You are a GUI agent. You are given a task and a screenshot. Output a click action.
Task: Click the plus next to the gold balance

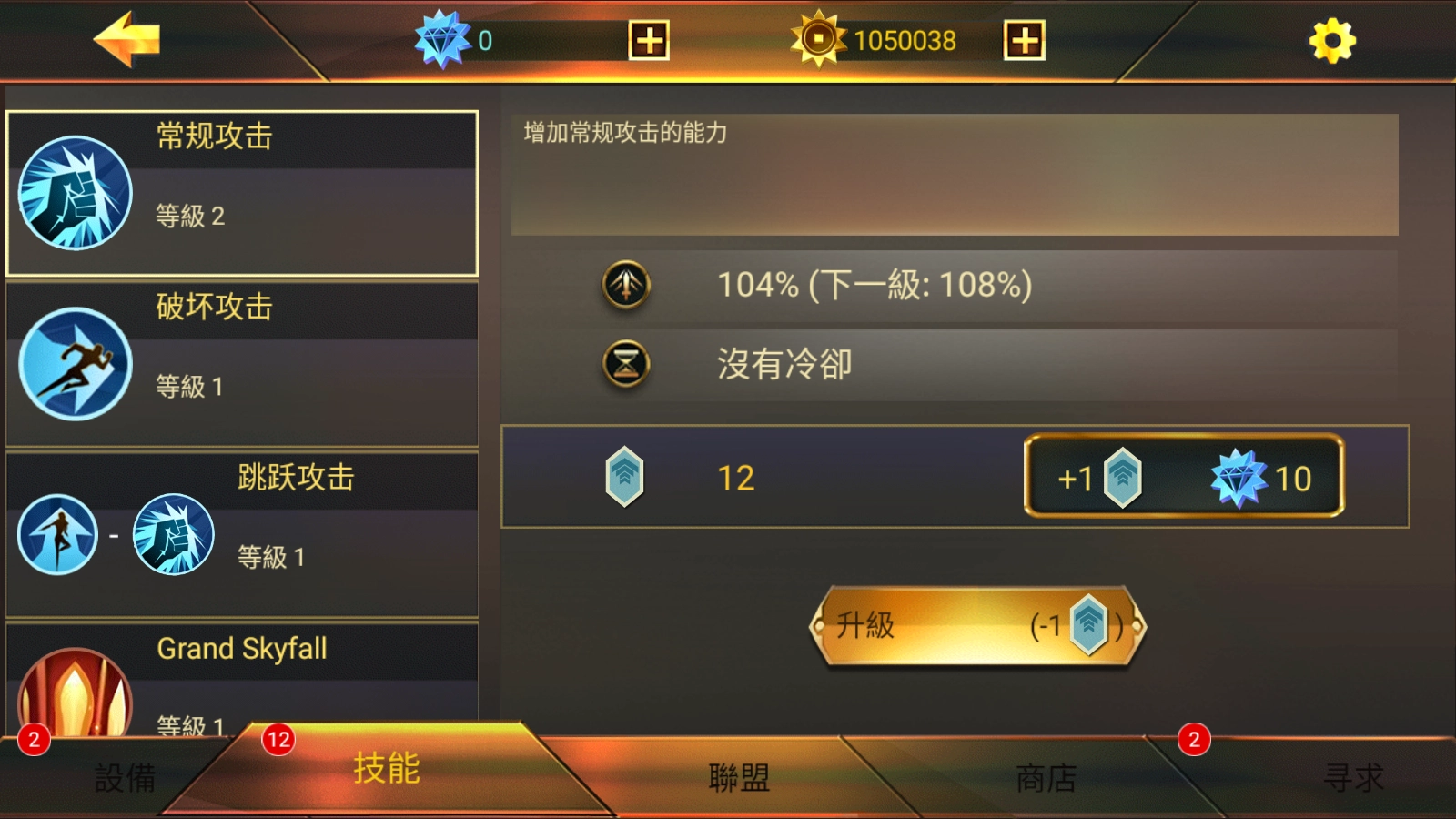coord(1024,39)
